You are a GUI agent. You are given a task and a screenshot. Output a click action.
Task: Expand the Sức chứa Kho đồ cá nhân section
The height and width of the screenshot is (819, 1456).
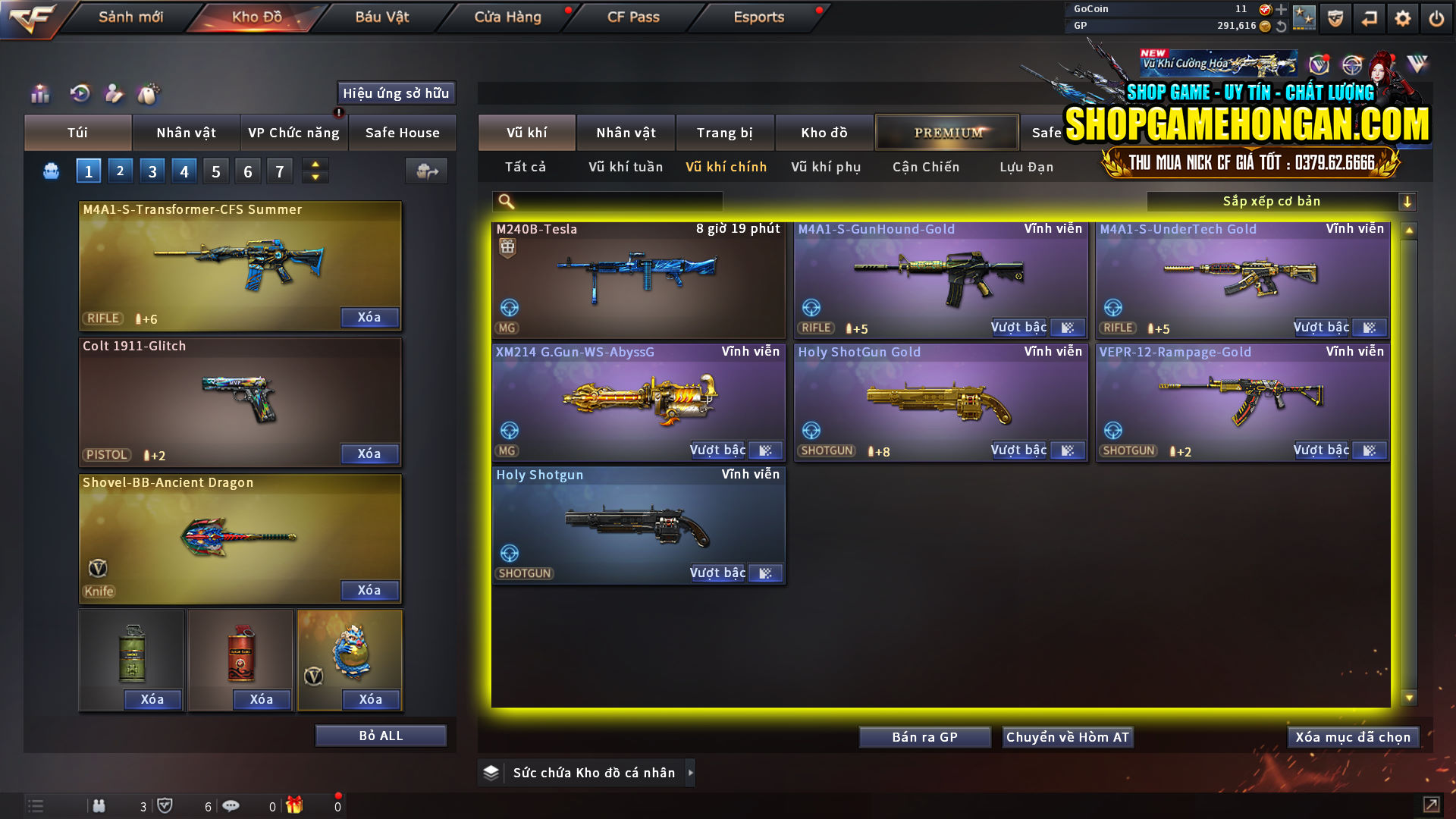[x=691, y=772]
